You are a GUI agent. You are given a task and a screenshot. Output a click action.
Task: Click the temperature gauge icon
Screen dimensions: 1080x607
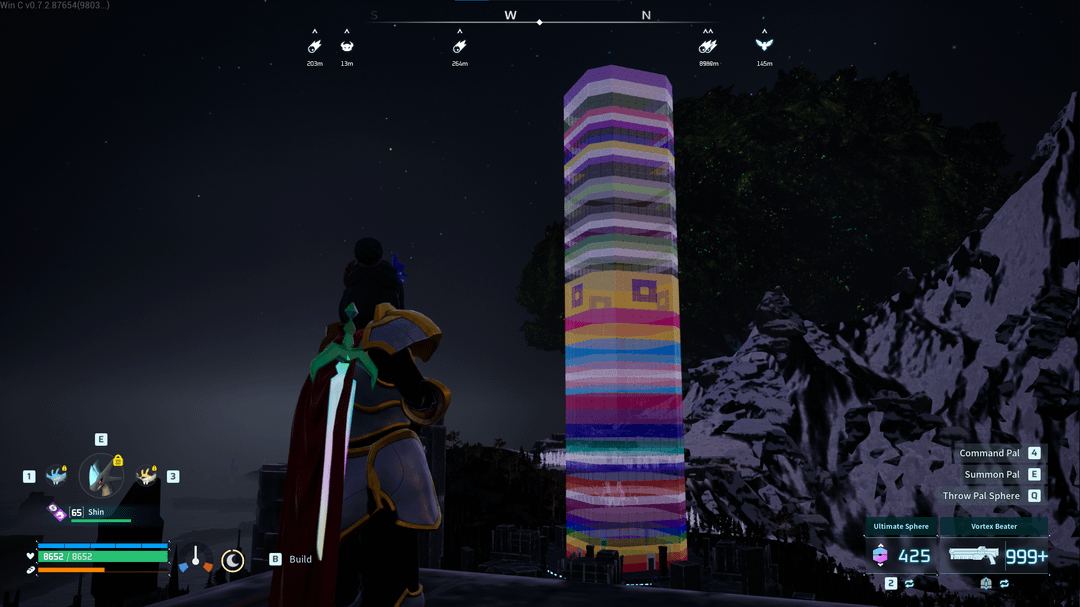195,560
